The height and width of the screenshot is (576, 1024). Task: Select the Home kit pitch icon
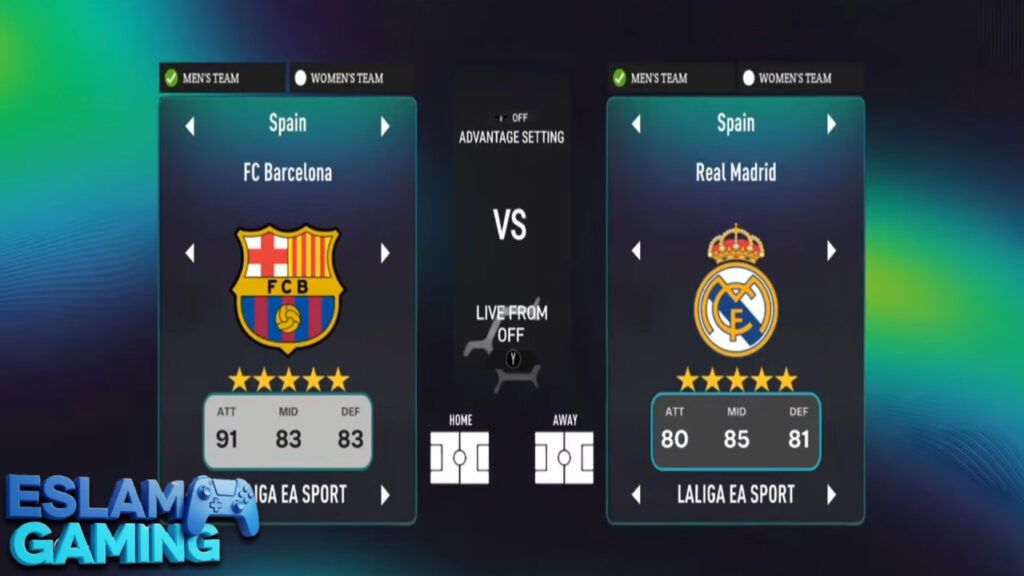click(x=460, y=458)
